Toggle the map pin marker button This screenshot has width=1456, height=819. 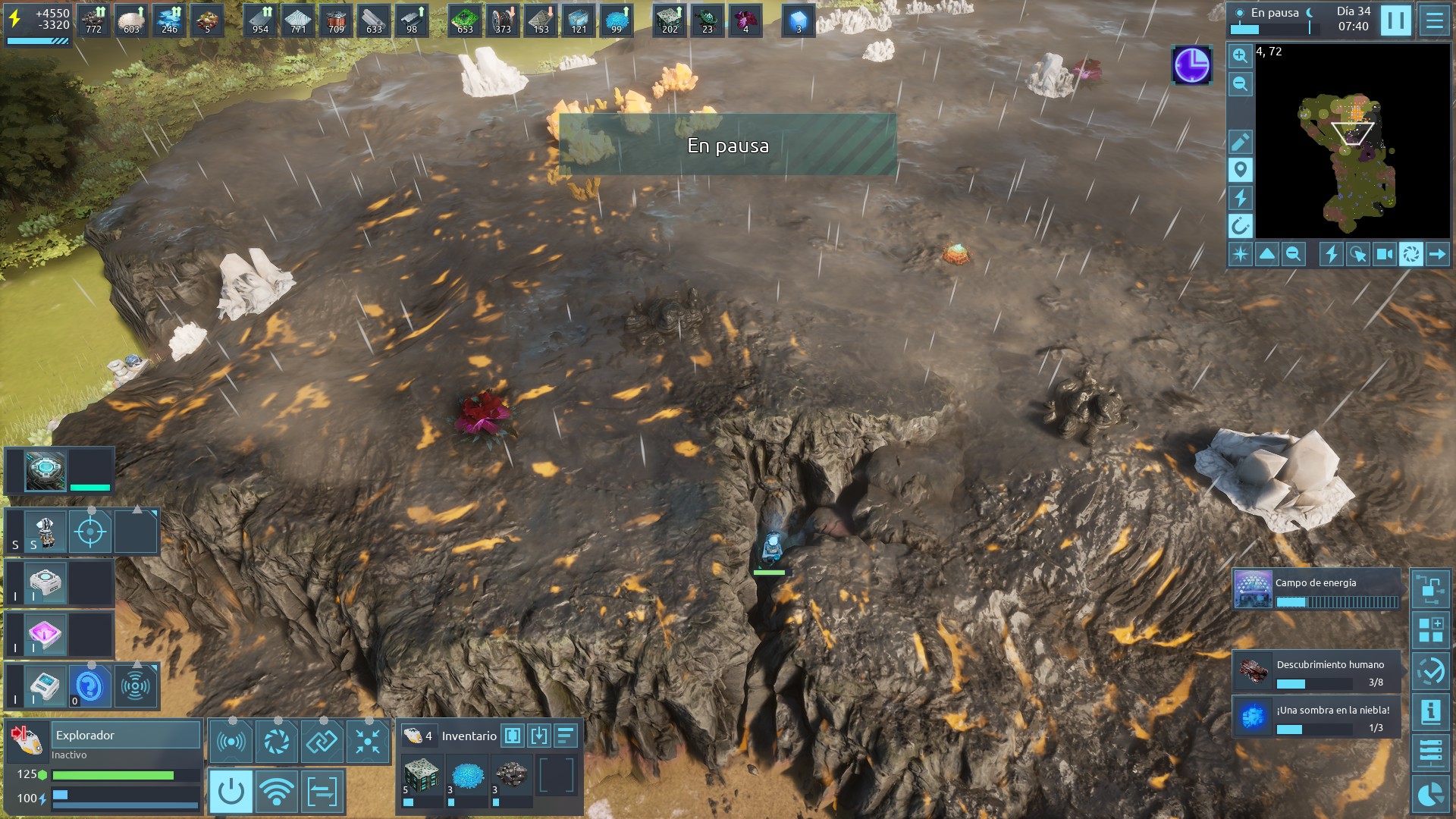tap(1240, 170)
